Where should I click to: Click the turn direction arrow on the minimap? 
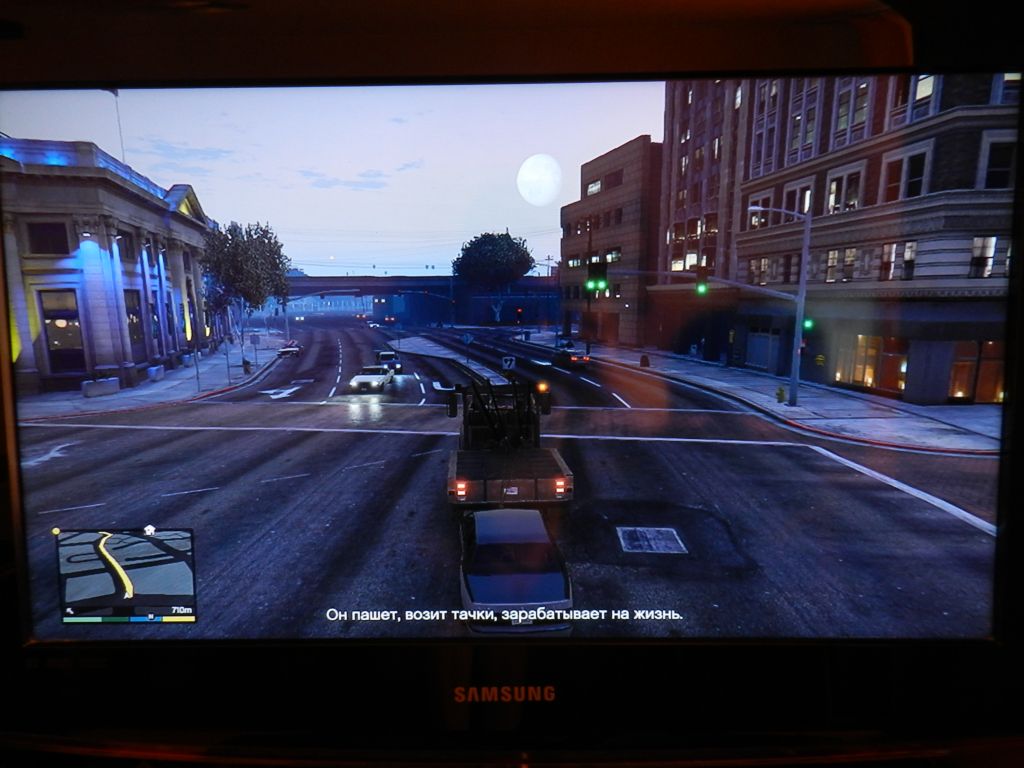coord(70,609)
